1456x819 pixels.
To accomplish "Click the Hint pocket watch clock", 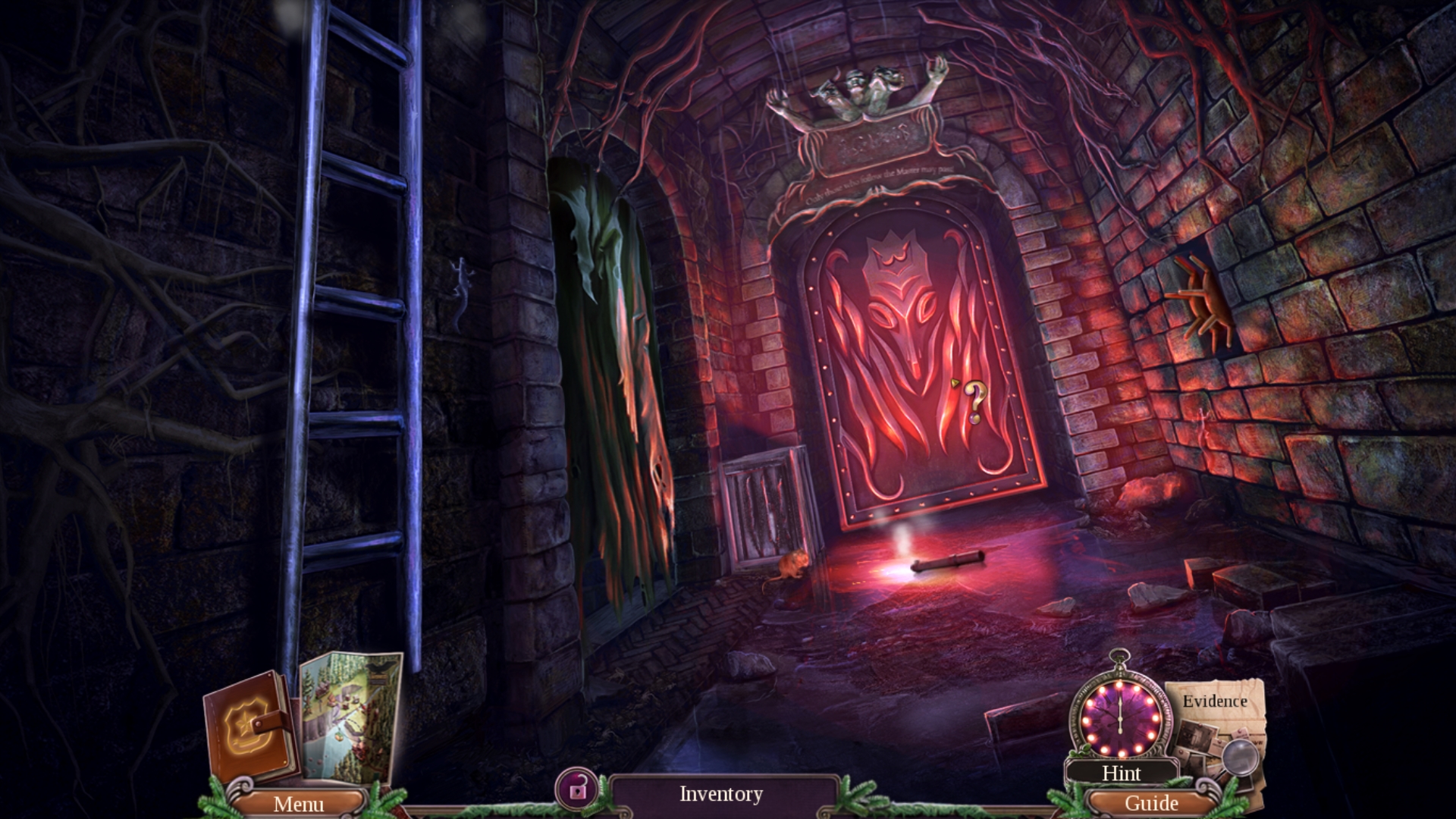I will point(1120,719).
